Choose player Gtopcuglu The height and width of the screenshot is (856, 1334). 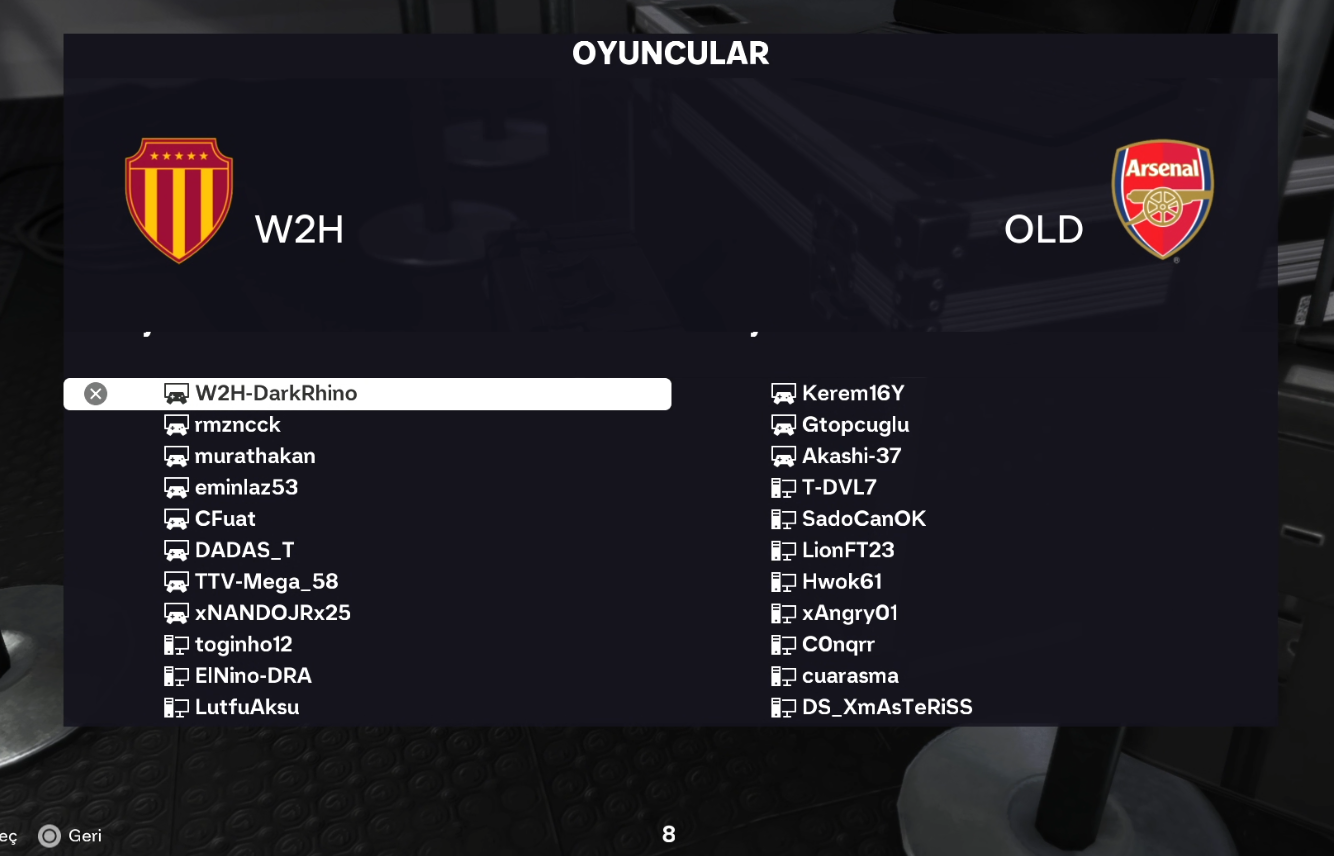point(855,425)
